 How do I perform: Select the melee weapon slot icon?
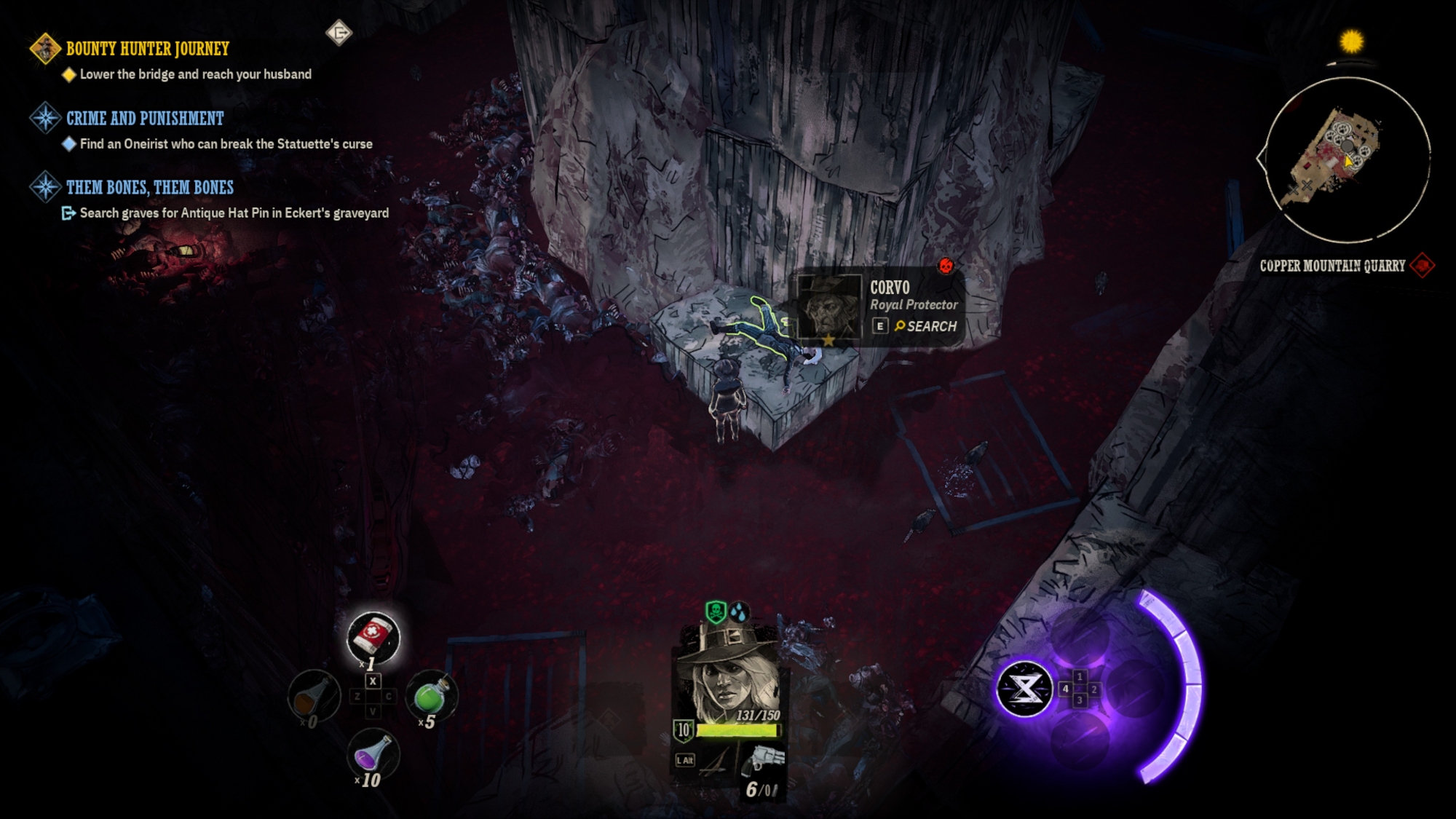[x=713, y=761]
